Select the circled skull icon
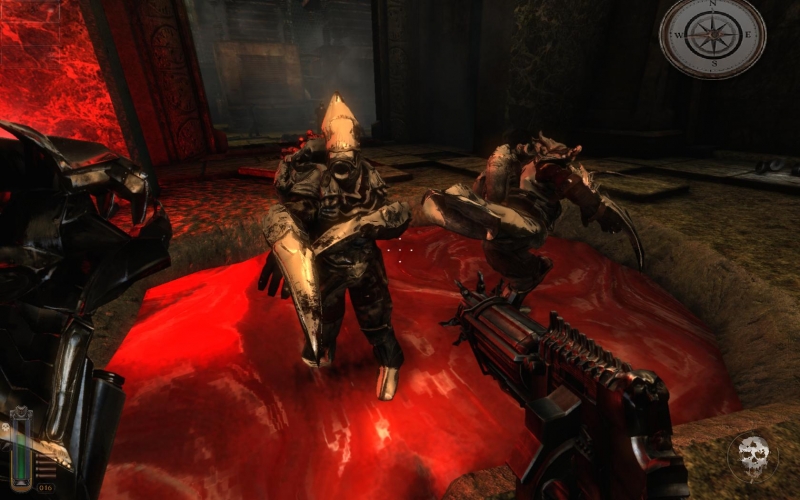This screenshot has height=500, width=800. 750,455
